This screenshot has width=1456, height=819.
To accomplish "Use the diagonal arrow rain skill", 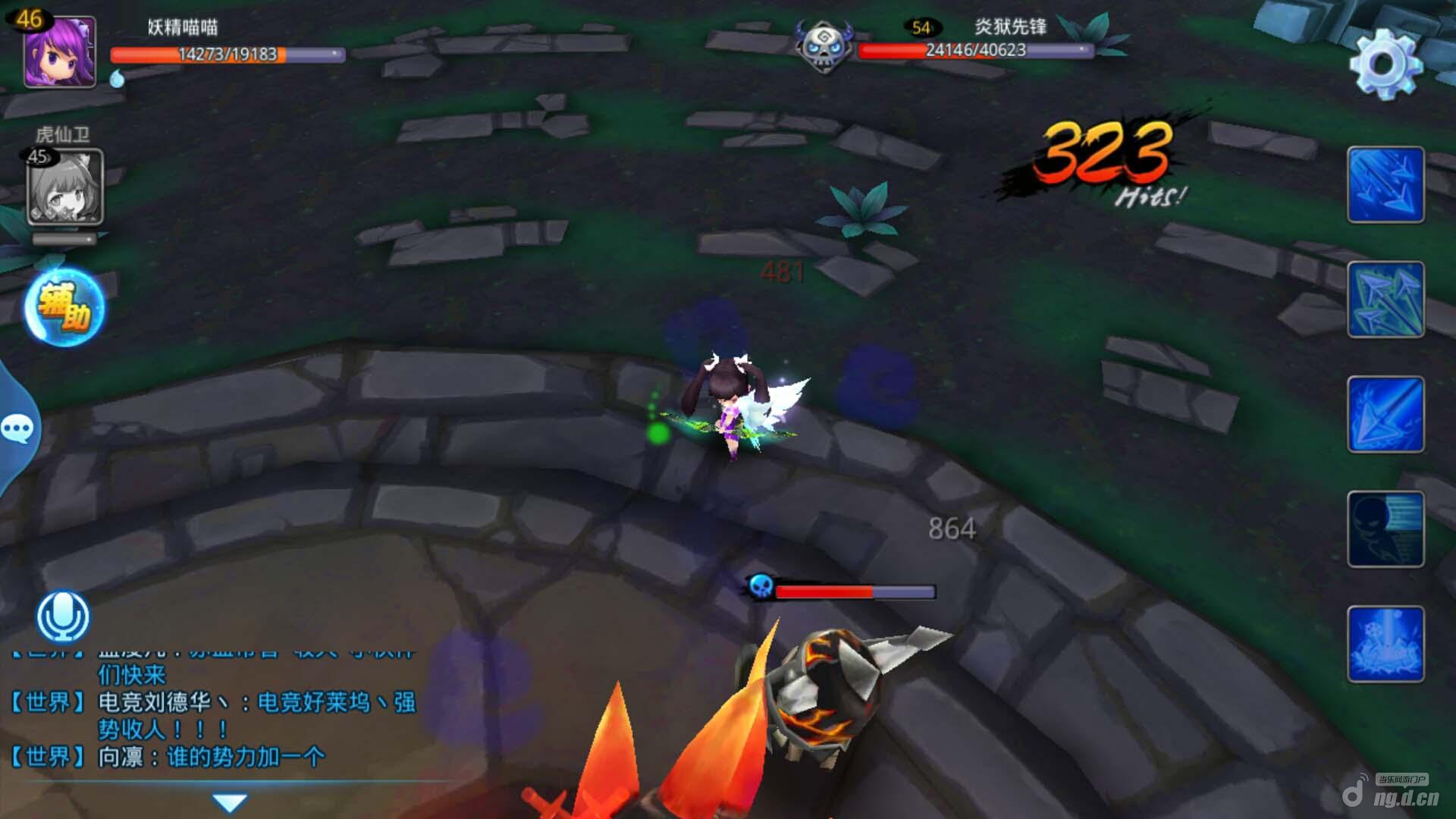I will pyautogui.click(x=1385, y=185).
